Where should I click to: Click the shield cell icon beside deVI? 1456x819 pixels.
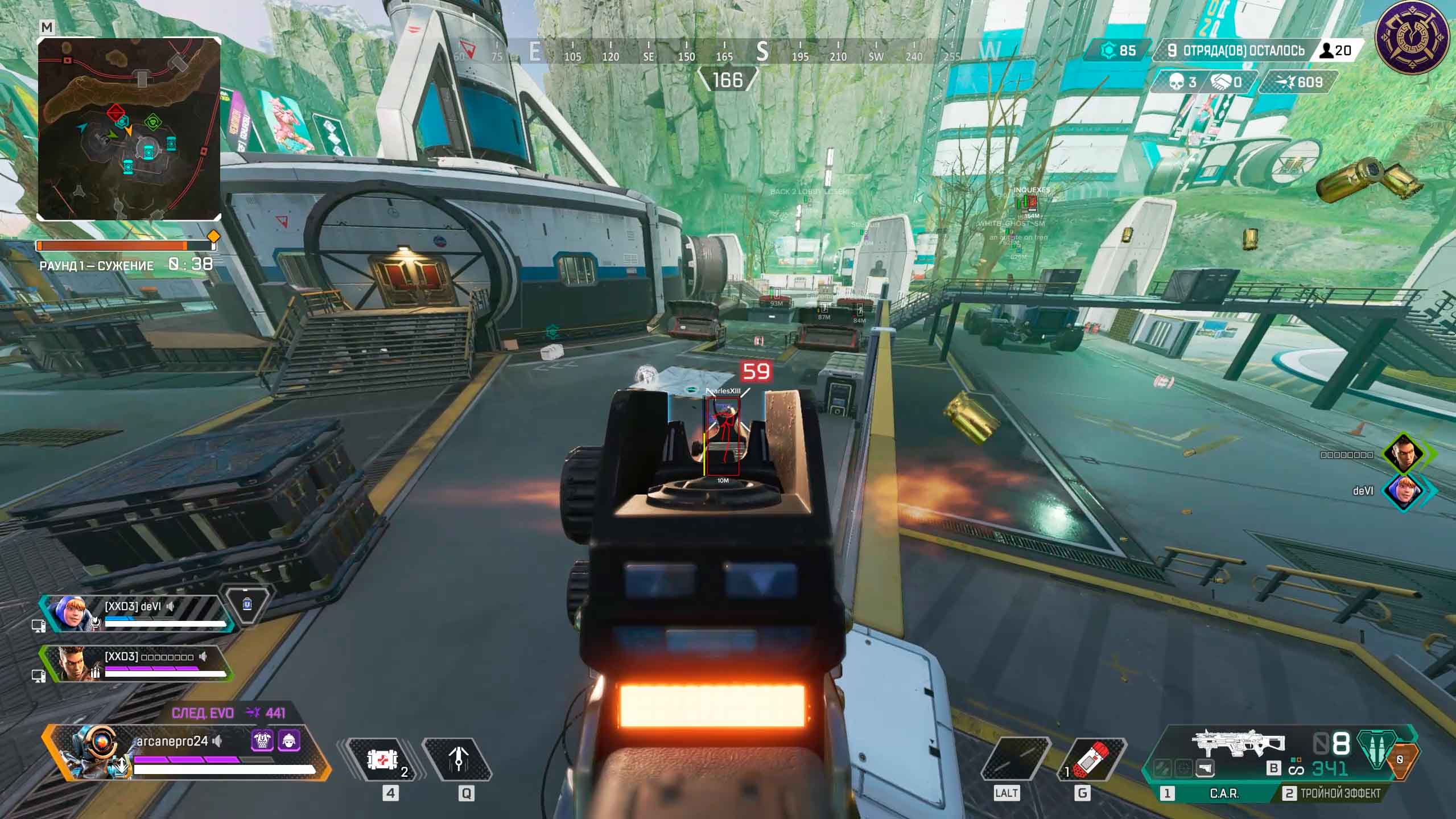(x=246, y=604)
